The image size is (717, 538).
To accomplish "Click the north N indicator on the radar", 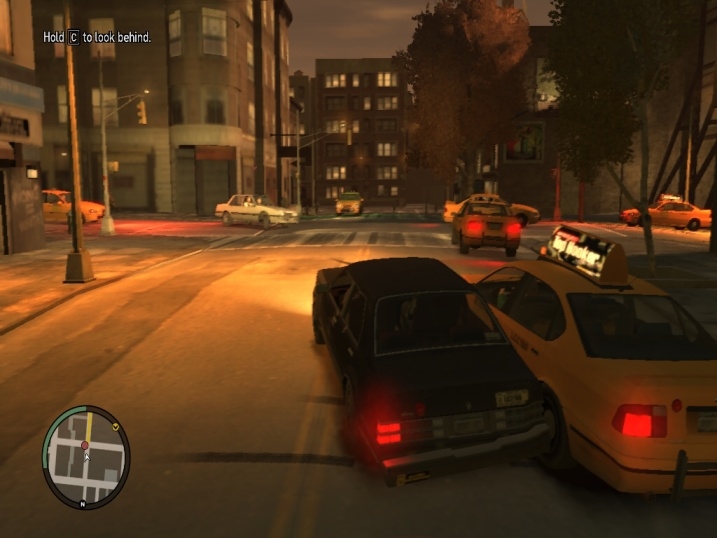I will (82, 504).
